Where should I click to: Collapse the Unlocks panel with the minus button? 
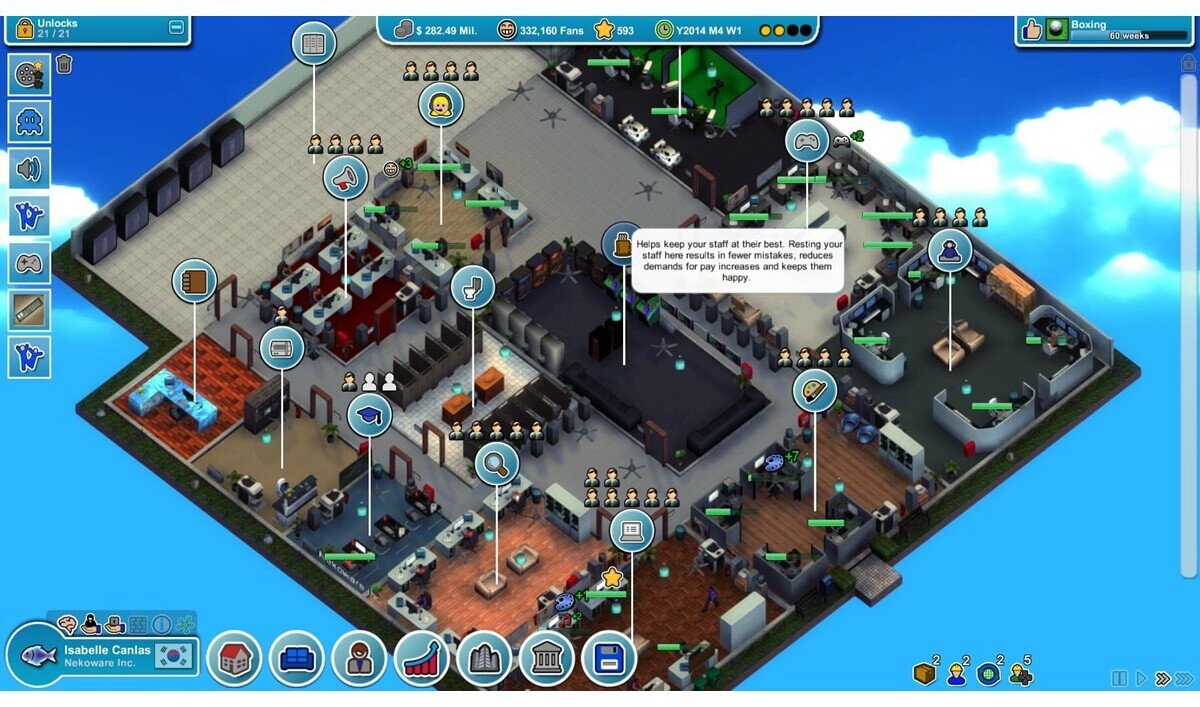coord(177,28)
